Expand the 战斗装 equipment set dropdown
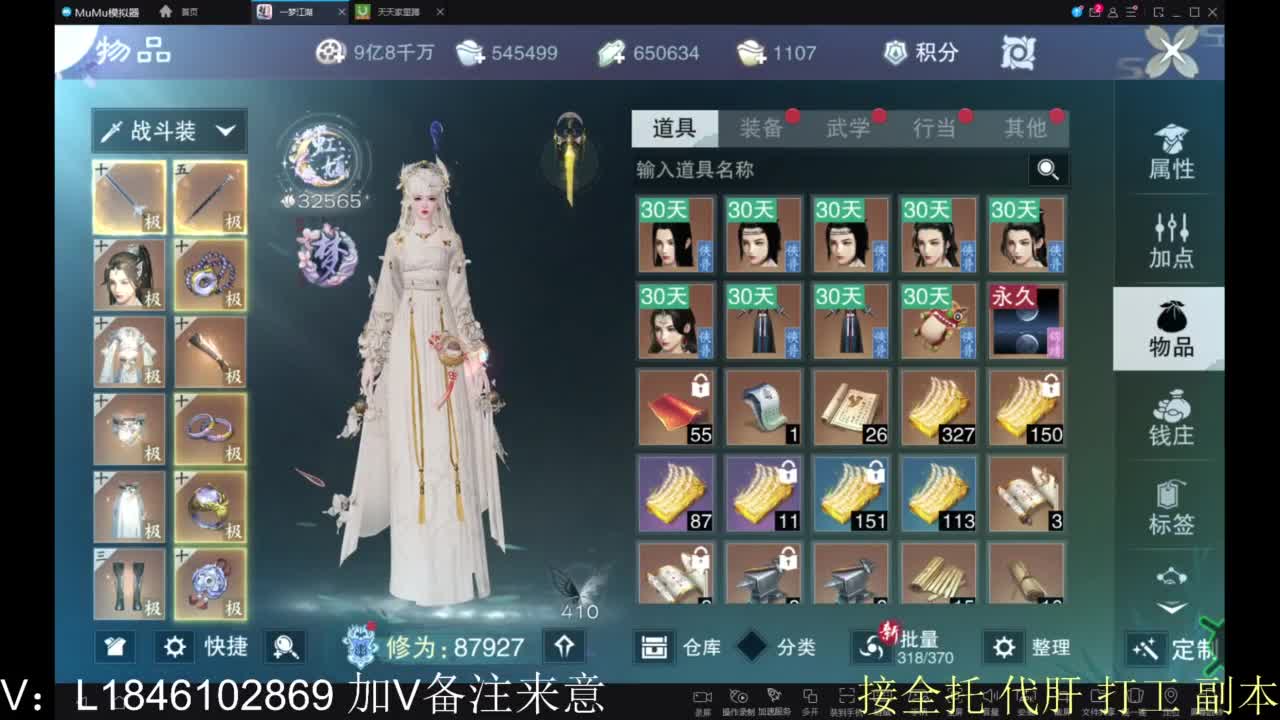This screenshot has width=1280, height=720. tap(168, 130)
